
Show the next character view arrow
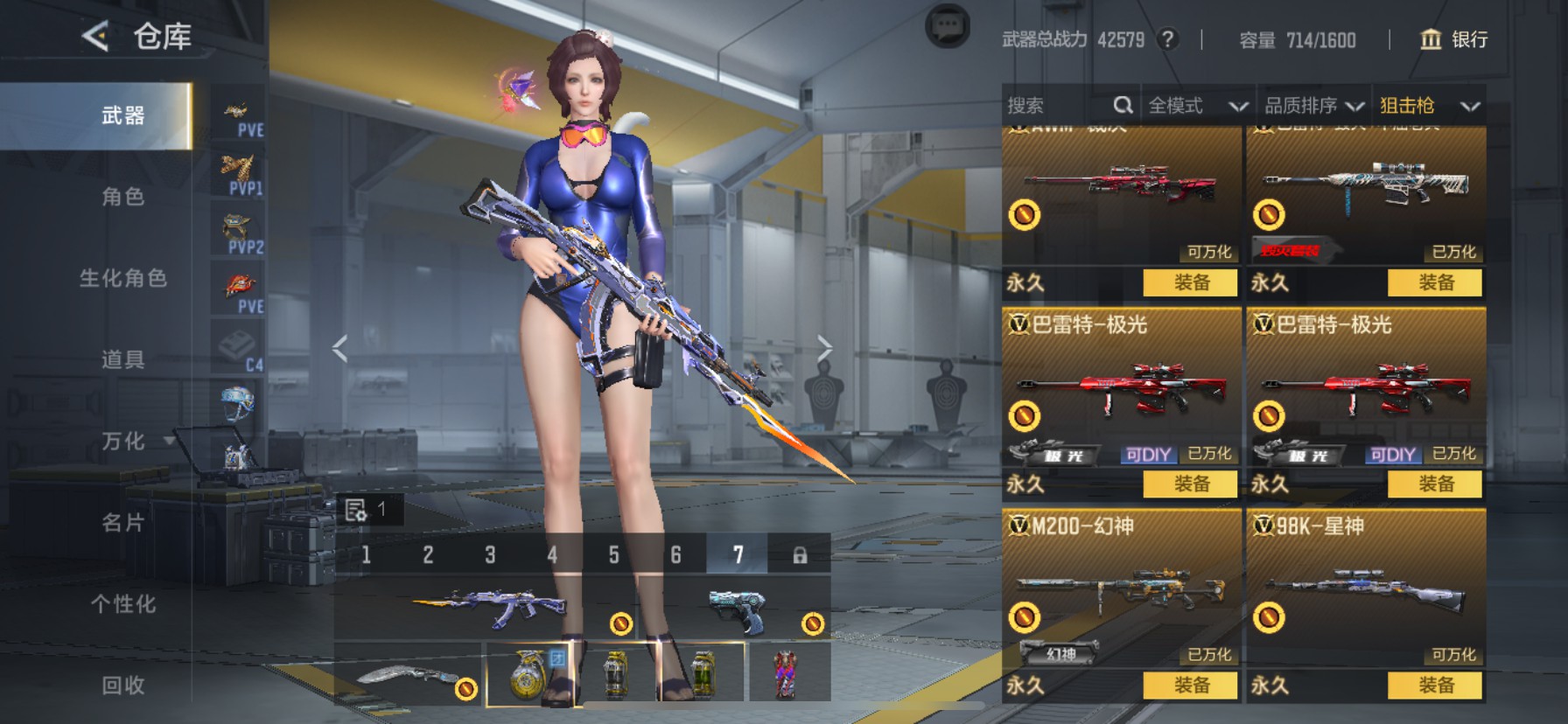coord(823,348)
